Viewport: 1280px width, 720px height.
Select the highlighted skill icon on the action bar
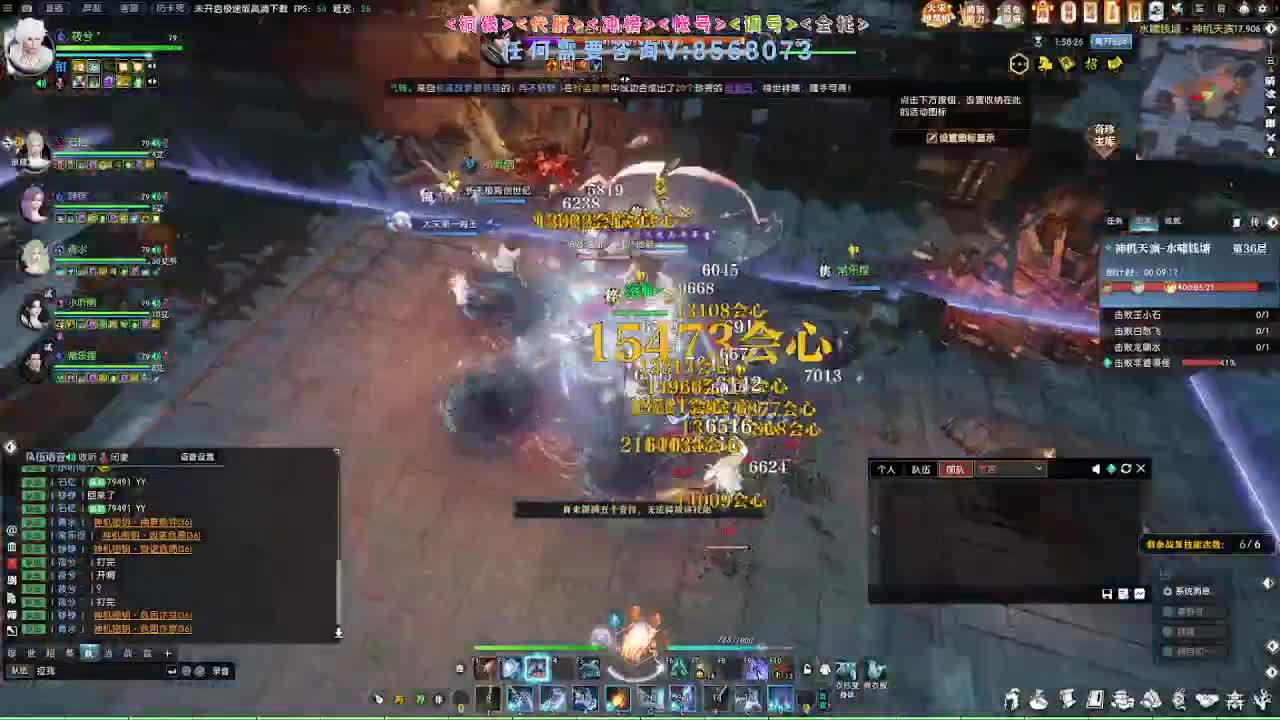coord(537,668)
